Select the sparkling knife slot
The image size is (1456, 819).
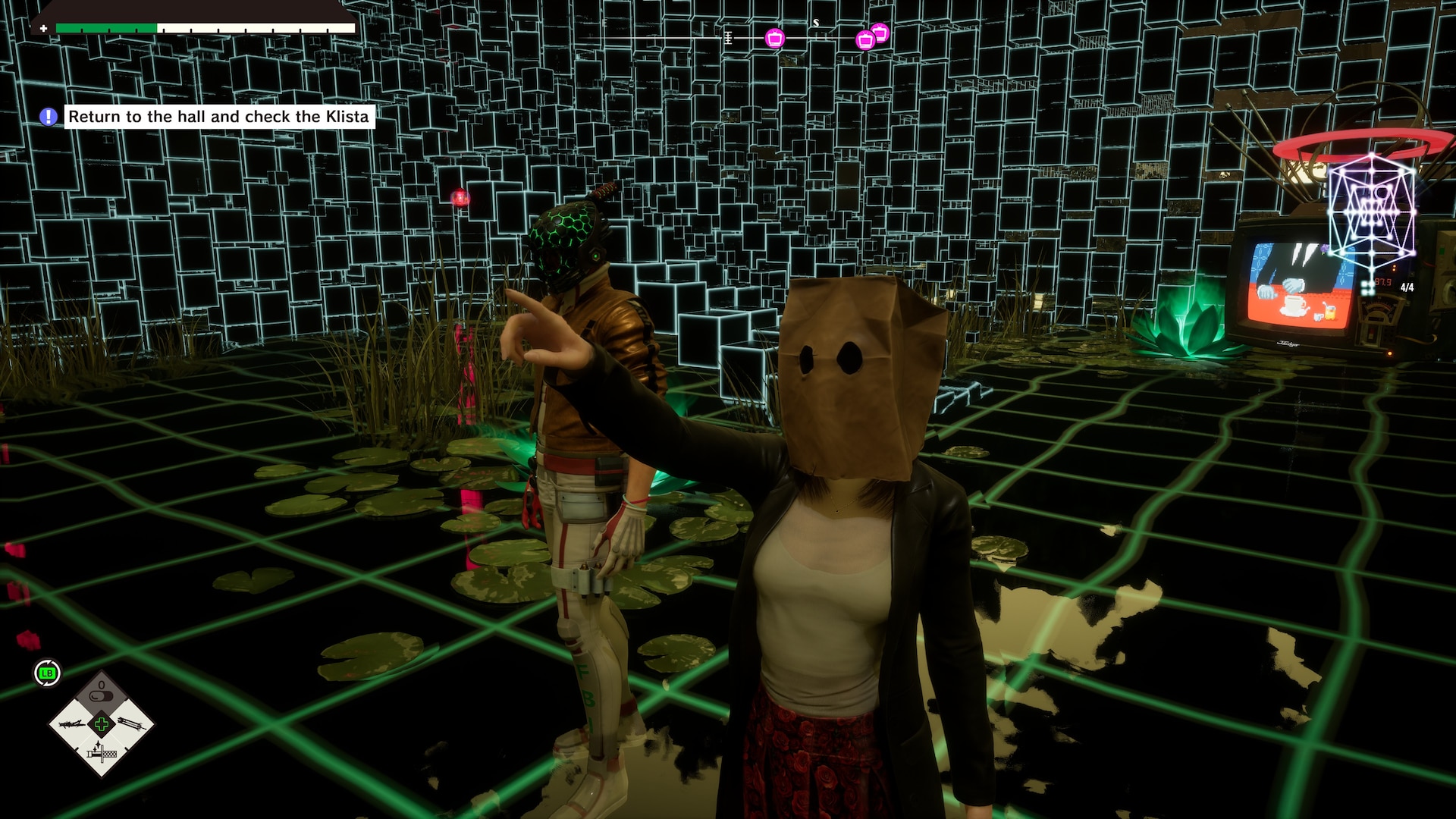click(102, 752)
